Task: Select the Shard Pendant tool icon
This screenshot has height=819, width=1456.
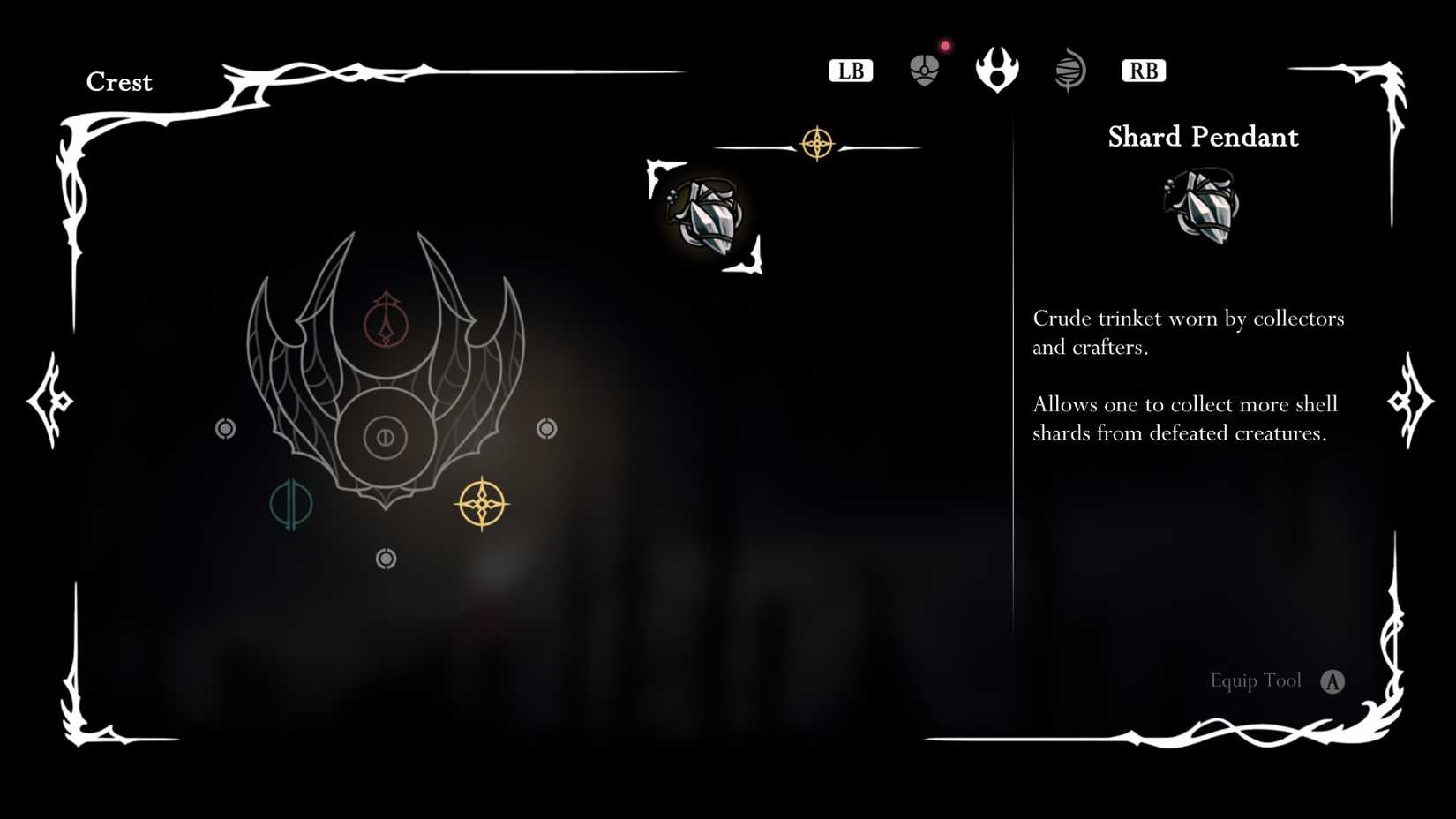Action: tap(705, 214)
